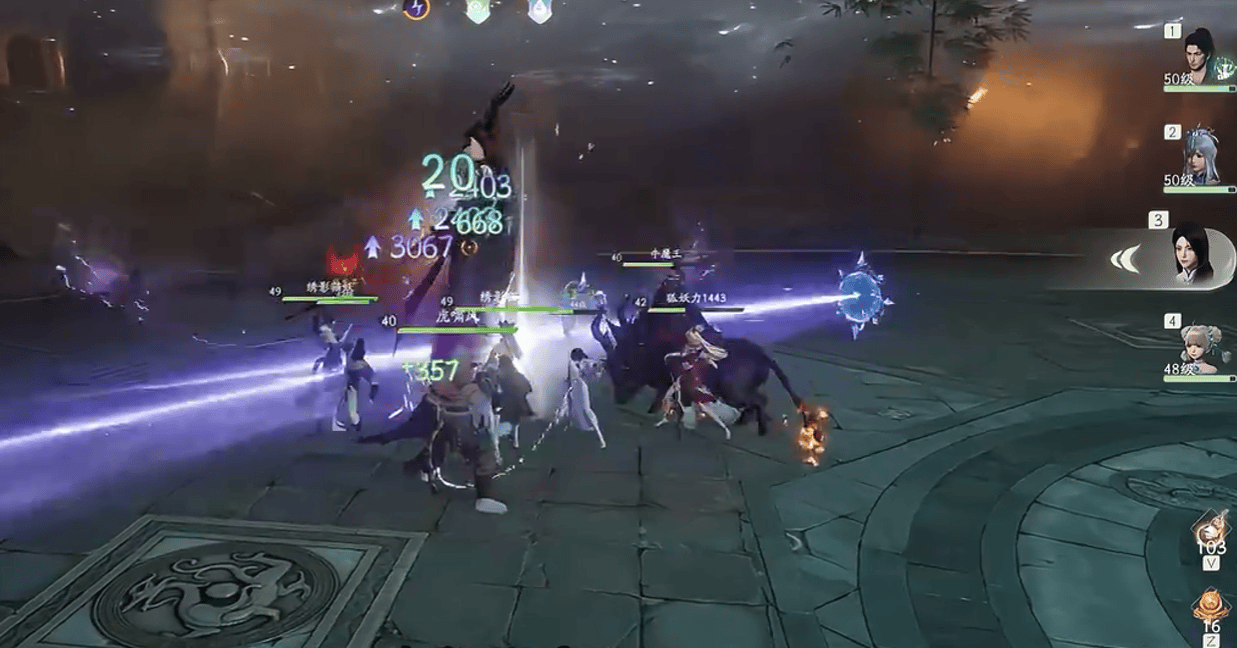This screenshot has height=648, width=1237.
Task: Click the purple lightning status icon
Action: tap(416, 8)
